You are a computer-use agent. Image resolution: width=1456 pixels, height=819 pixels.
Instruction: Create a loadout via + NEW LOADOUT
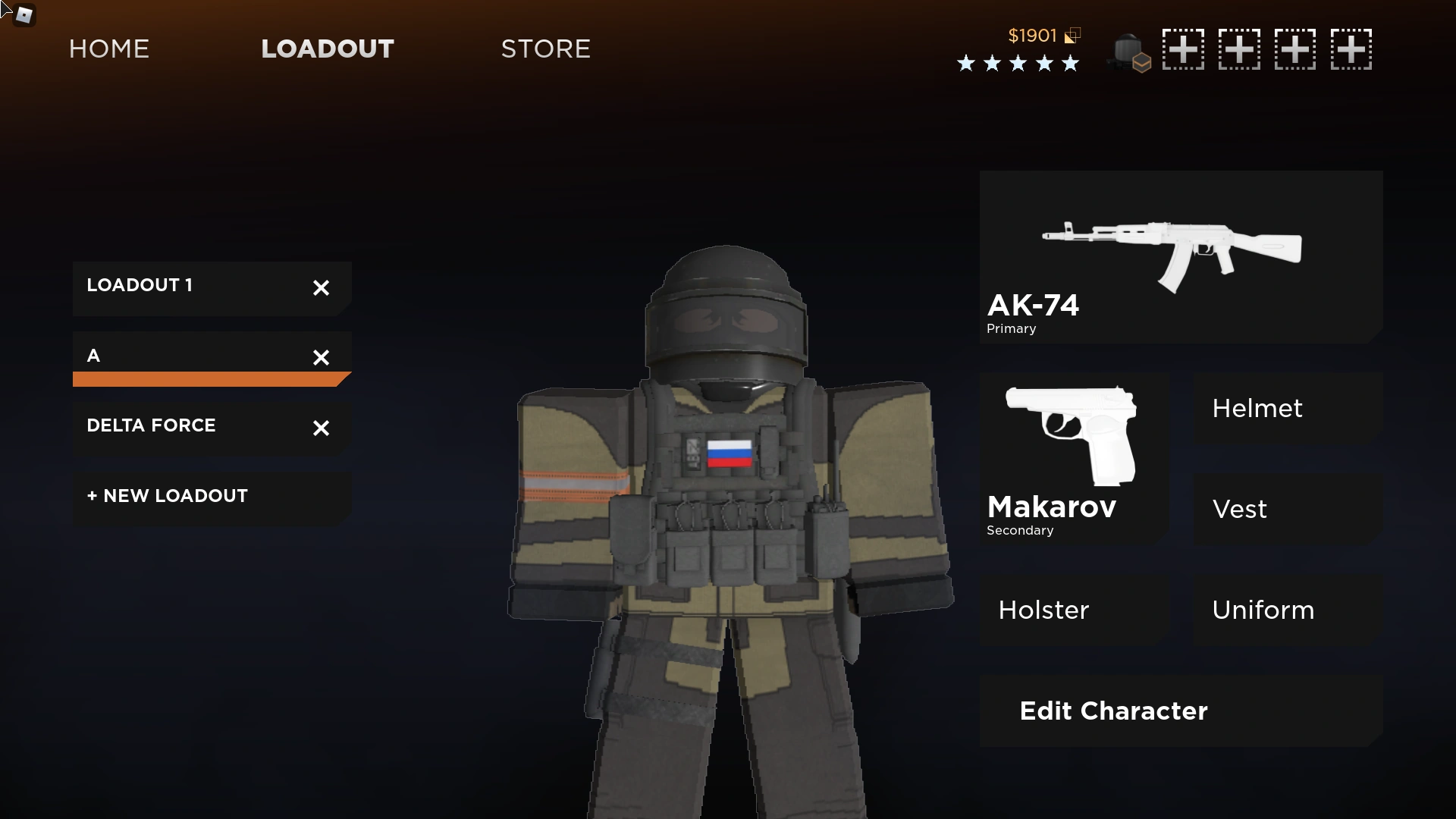pyautogui.click(x=167, y=496)
